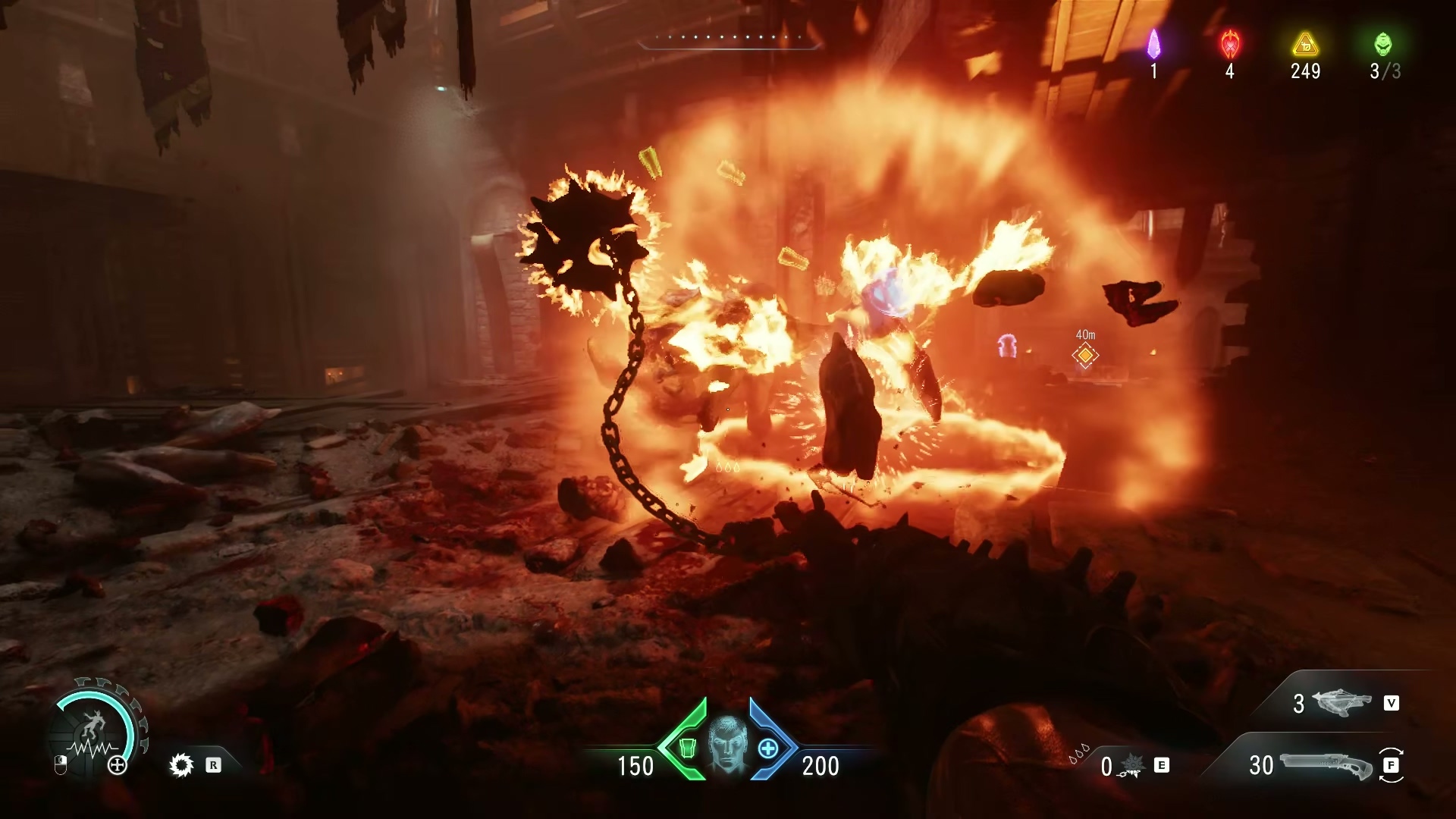Image resolution: width=1456 pixels, height=819 pixels.
Task: Select the green Slayer helmet lives icon
Action: [x=1383, y=44]
